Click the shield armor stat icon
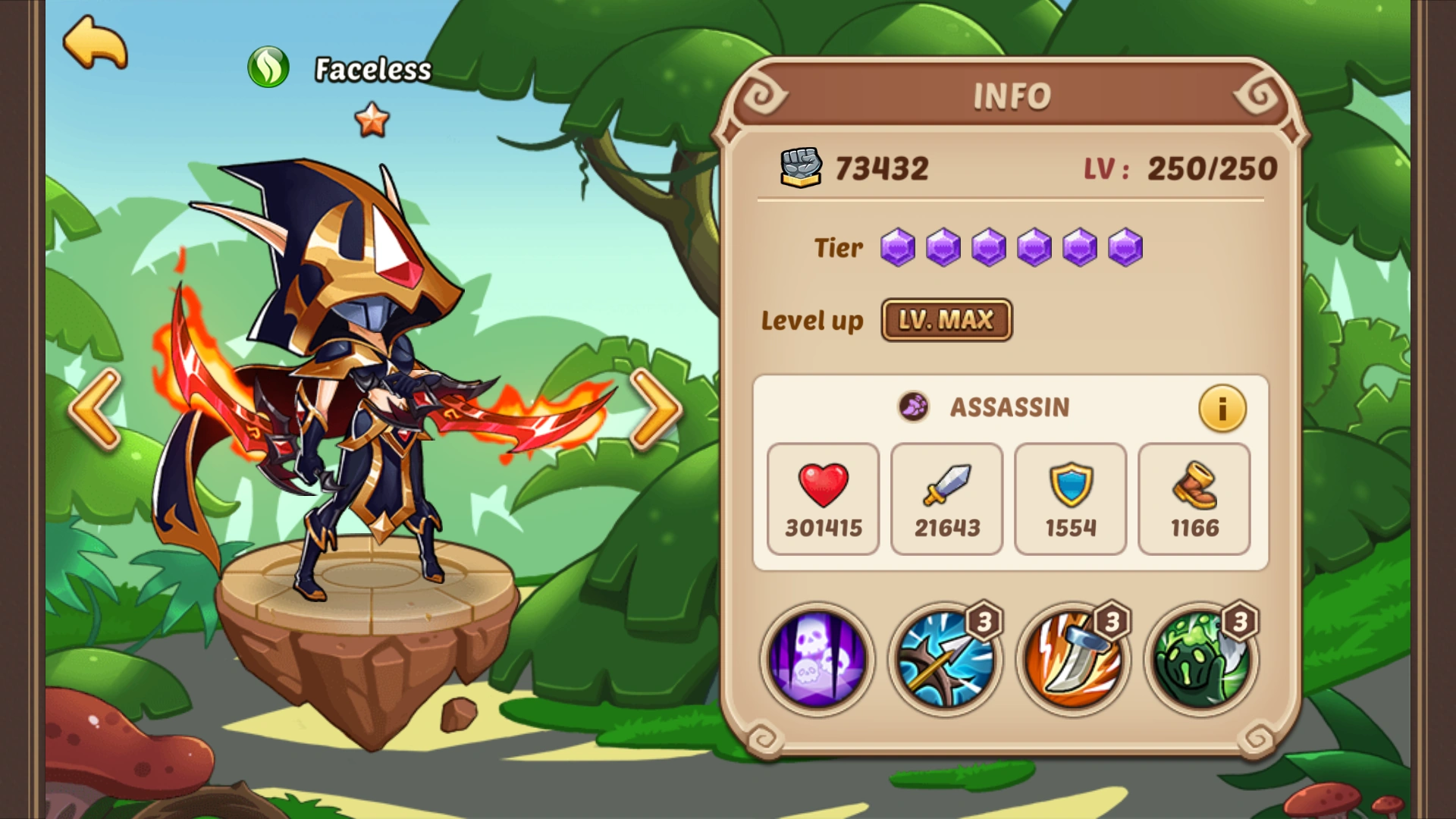The image size is (1456, 819). point(1070,485)
